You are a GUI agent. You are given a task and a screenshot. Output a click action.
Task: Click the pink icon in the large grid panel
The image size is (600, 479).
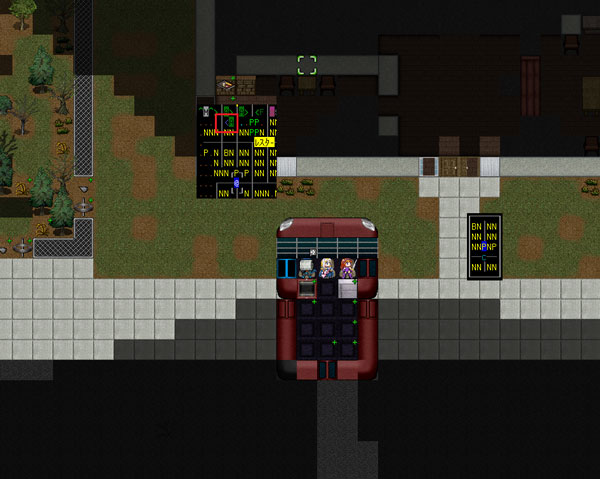(x=273, y=111)
